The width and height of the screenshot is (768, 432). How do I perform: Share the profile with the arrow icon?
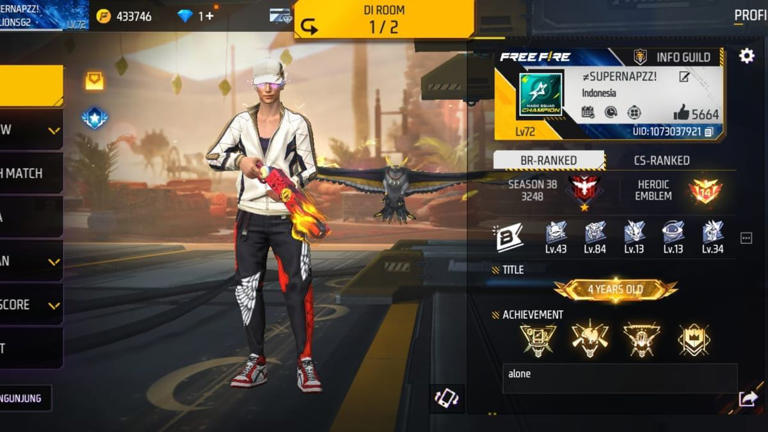click(748, 399)
